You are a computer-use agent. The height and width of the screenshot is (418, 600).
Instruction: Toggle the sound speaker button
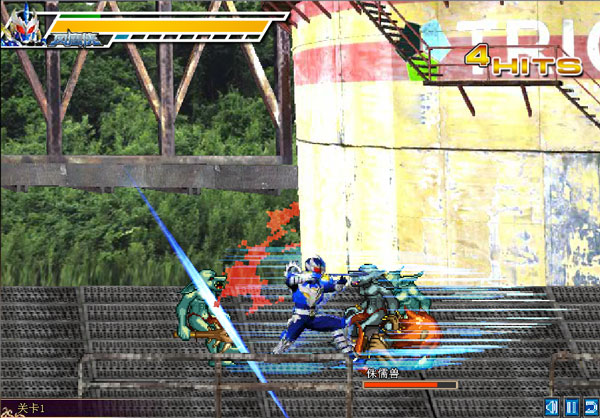tap(551, 407)
